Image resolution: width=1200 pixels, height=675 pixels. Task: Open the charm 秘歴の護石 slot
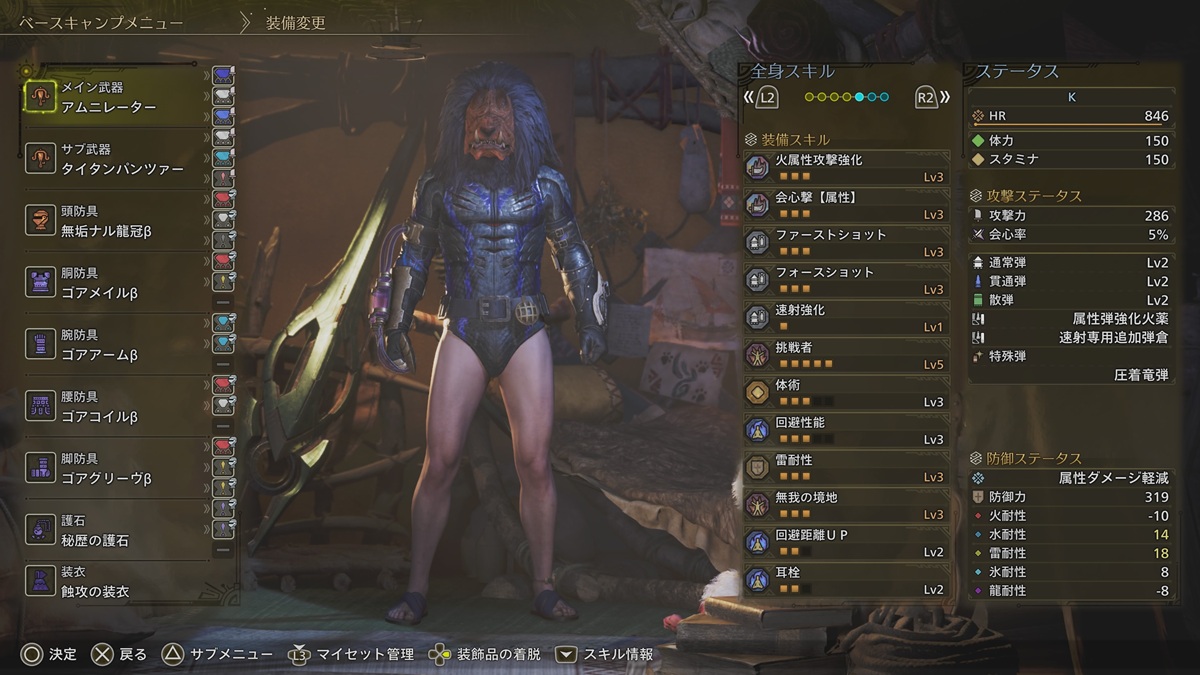pyautogui.click(x=115, y=530)
